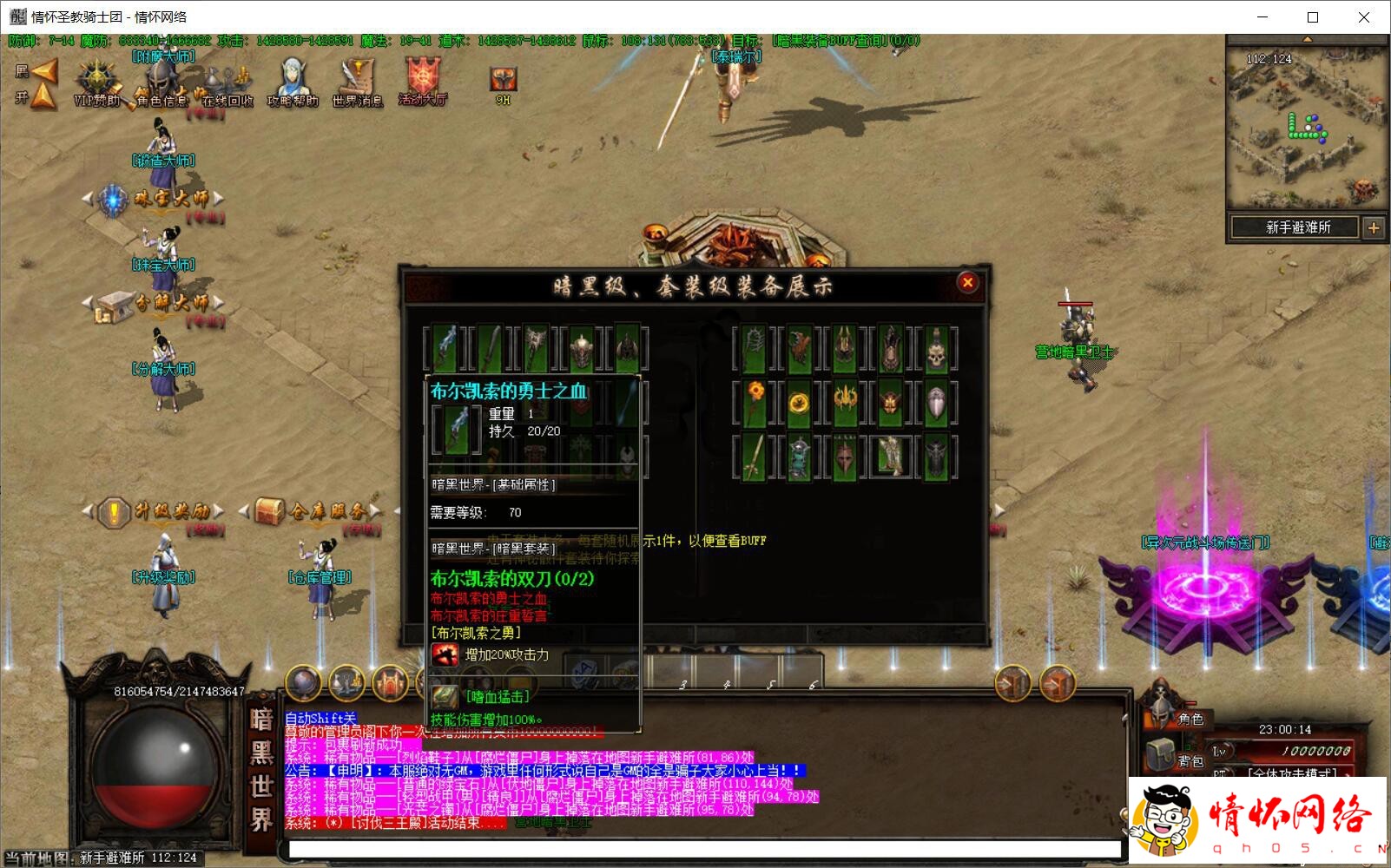Viewport: 1391px width, 868px height.
Task: Expand the minimap with the plus button
Action: click(x=1374, y=228)
